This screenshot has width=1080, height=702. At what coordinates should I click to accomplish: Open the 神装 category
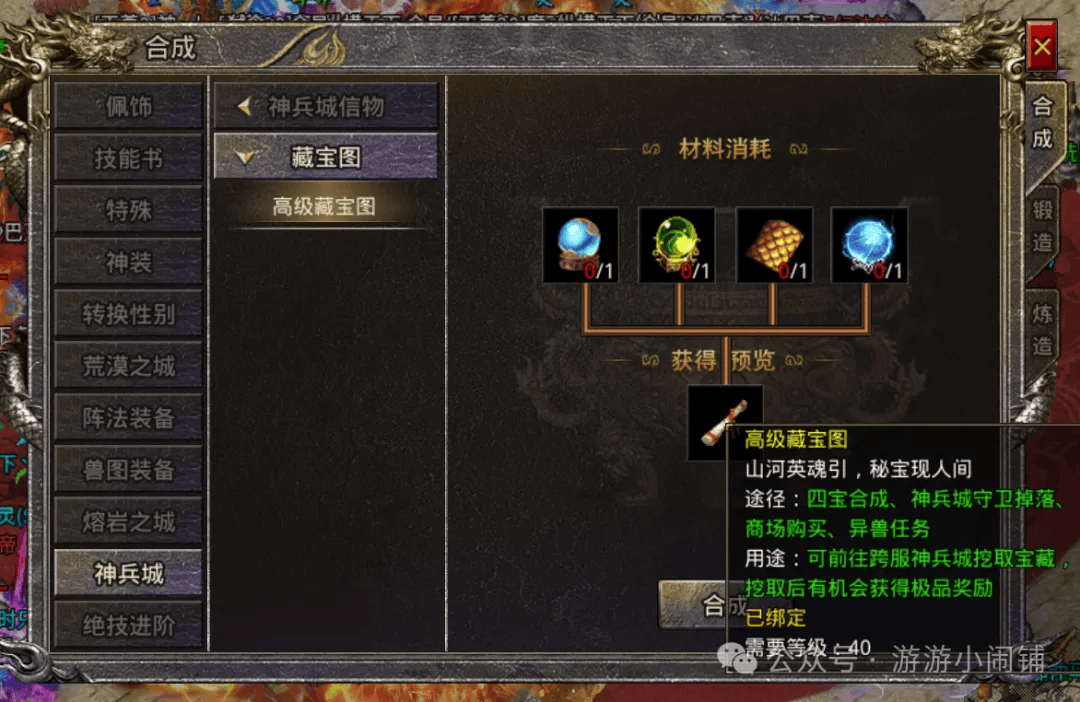[x=128, y=262]
